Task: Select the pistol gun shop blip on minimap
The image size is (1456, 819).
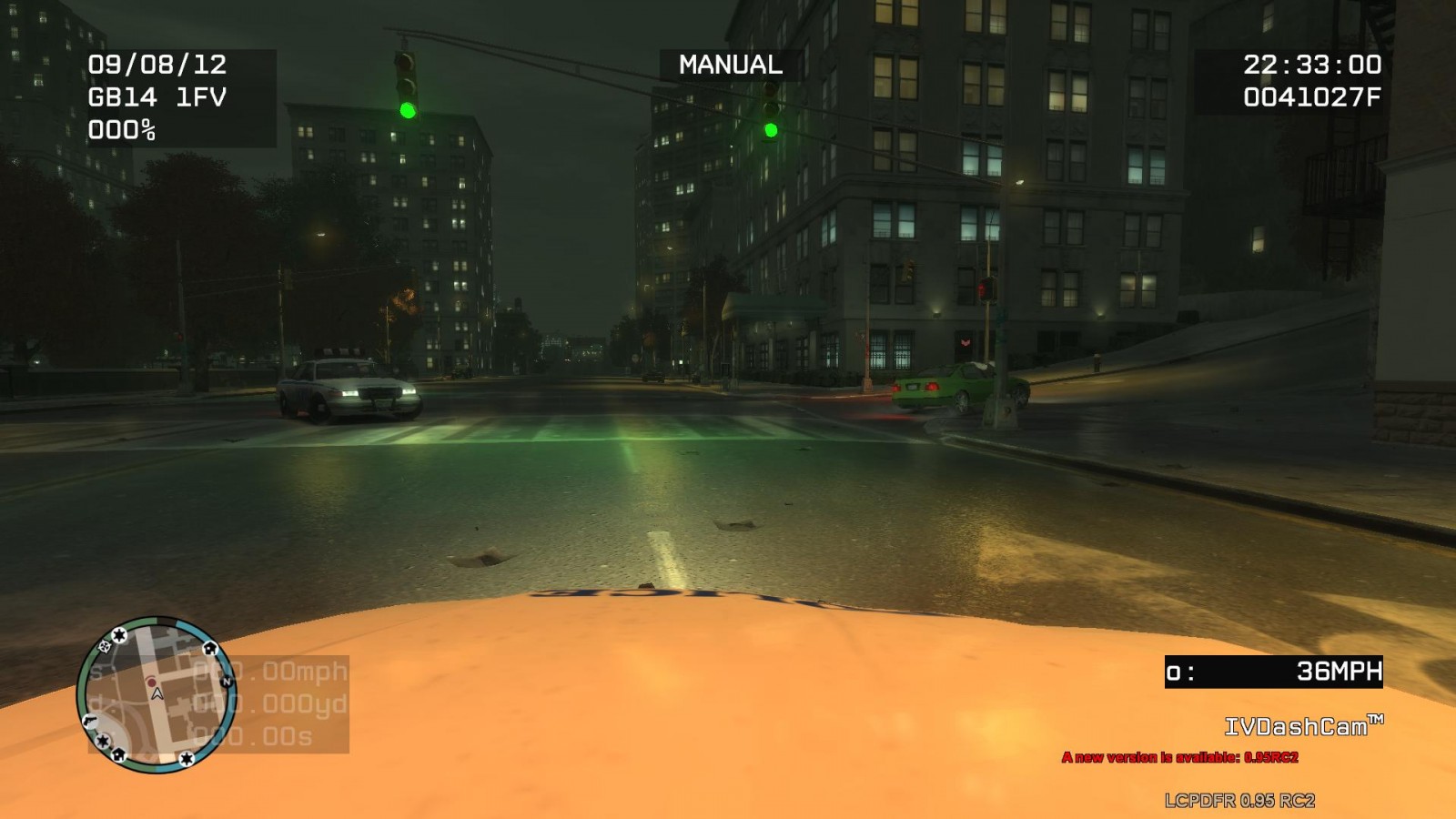Action: pos(89,720)
